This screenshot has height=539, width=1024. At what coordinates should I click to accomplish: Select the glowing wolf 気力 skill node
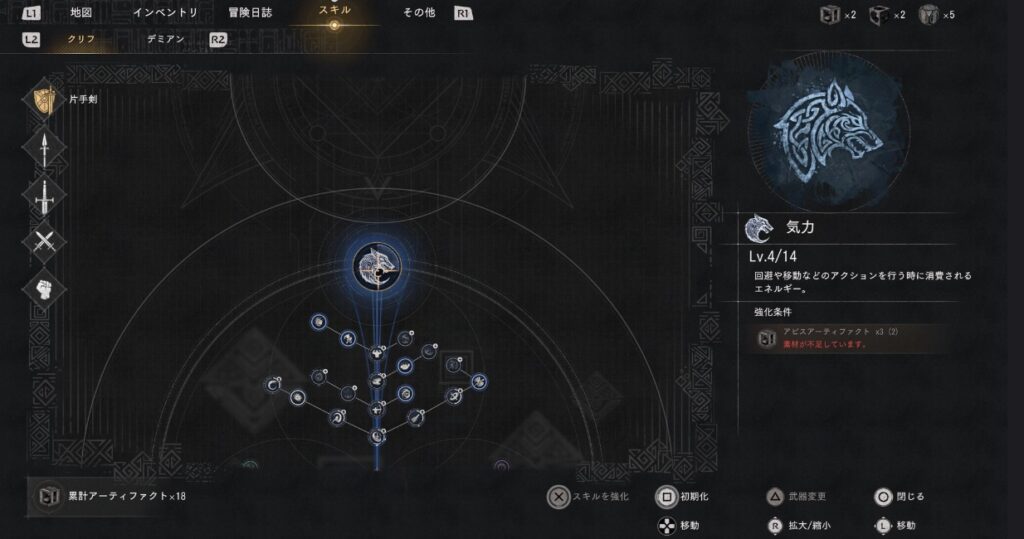point(376,265)
